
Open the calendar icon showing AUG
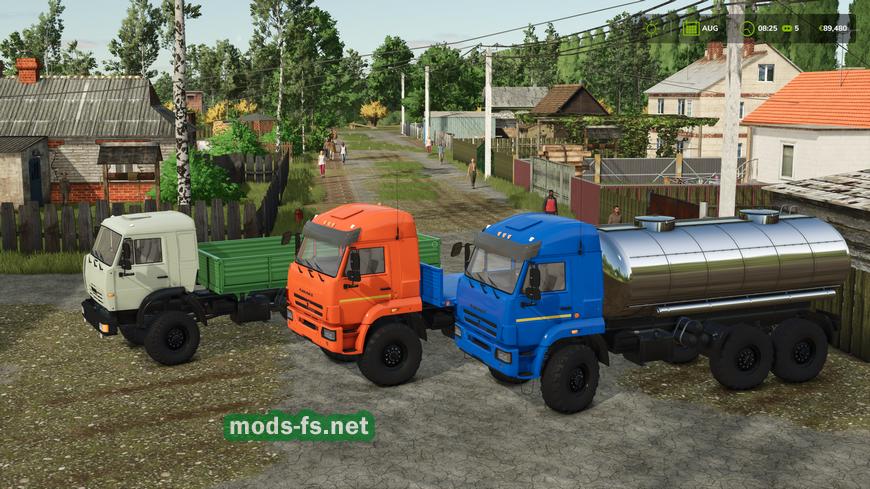(691, 27)
